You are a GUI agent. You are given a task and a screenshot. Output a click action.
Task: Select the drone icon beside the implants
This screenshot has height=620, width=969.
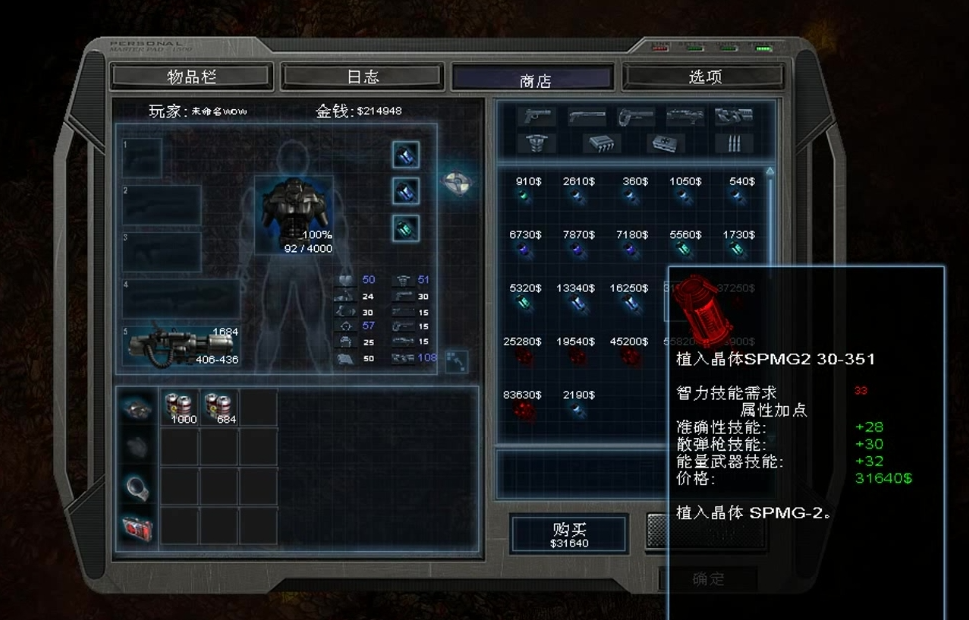(457, 183)
